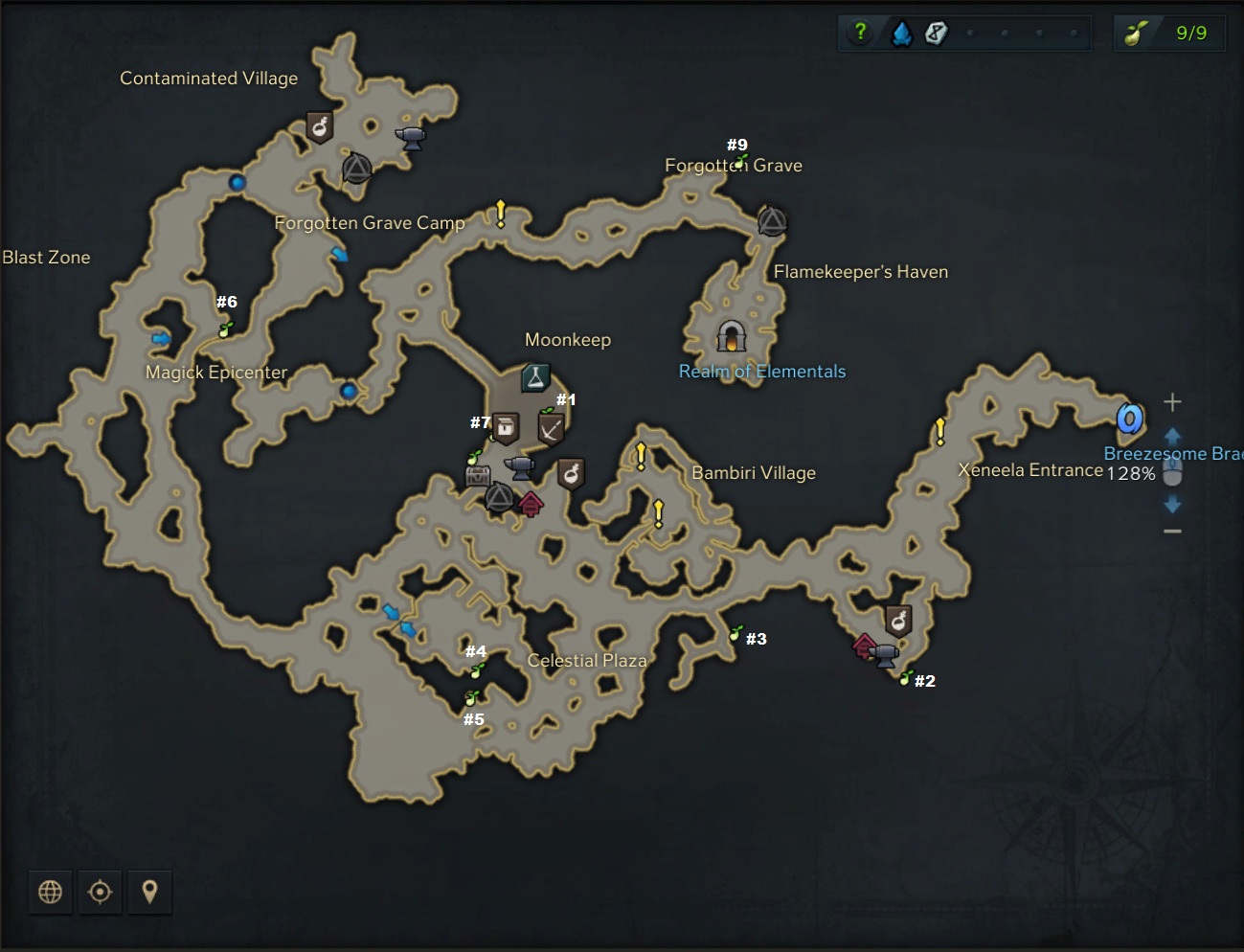Viewport: 1244px width, 952px height.
Task: Open the green question mark help icon
Action: (x=860, y=32)
